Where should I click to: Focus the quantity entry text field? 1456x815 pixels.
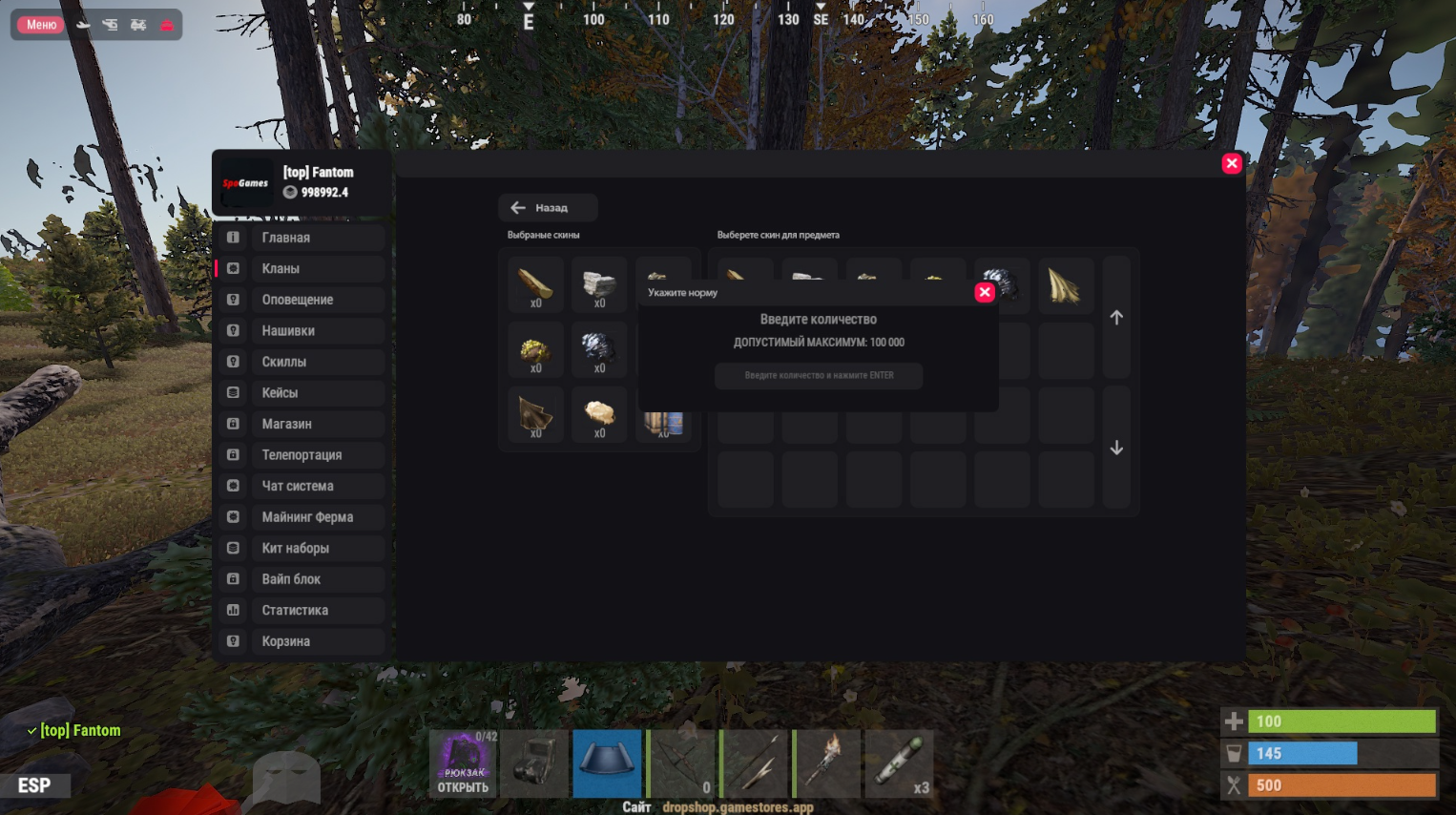(819, 376)
